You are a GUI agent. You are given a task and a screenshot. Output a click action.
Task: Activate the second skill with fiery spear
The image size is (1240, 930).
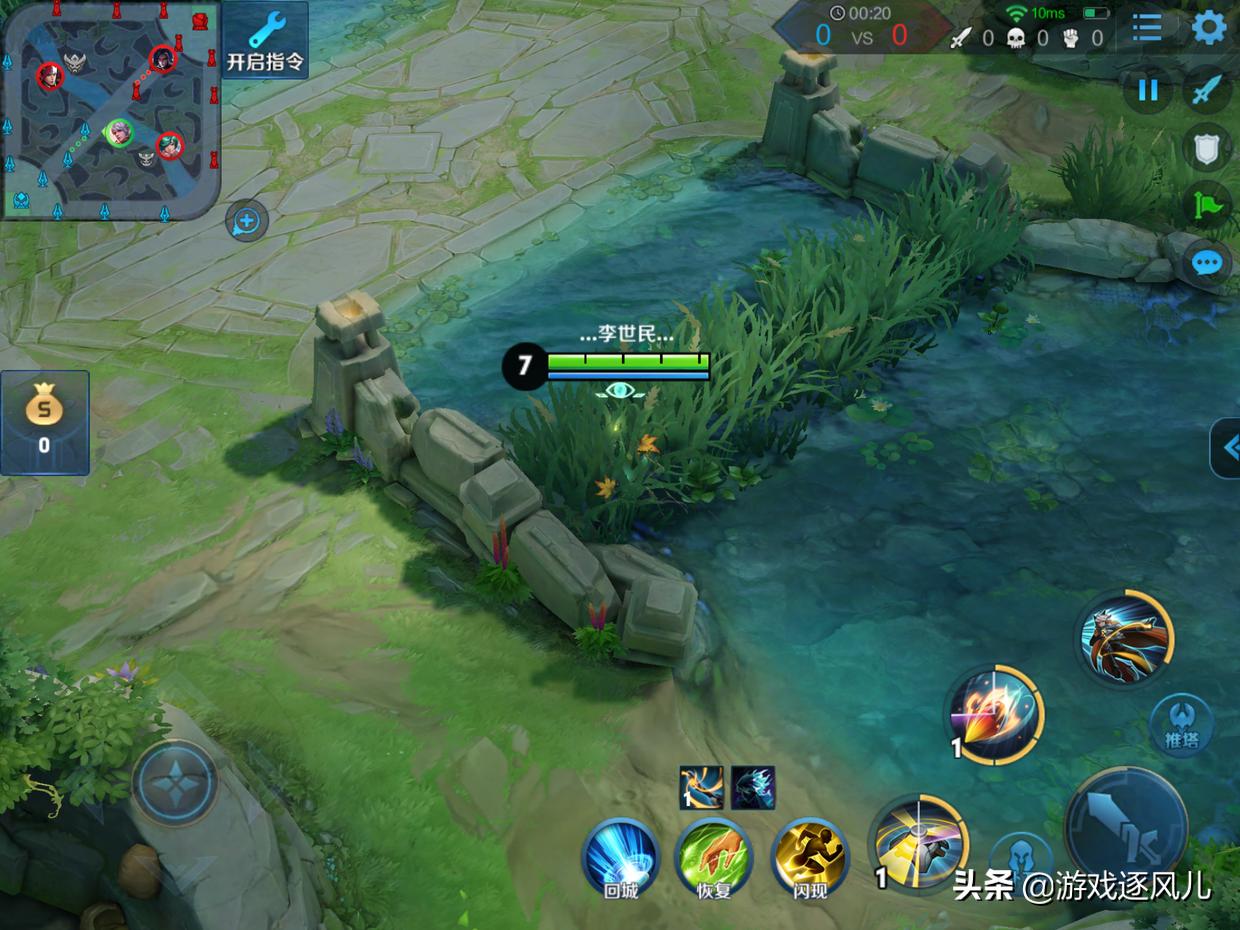(995, 715)
